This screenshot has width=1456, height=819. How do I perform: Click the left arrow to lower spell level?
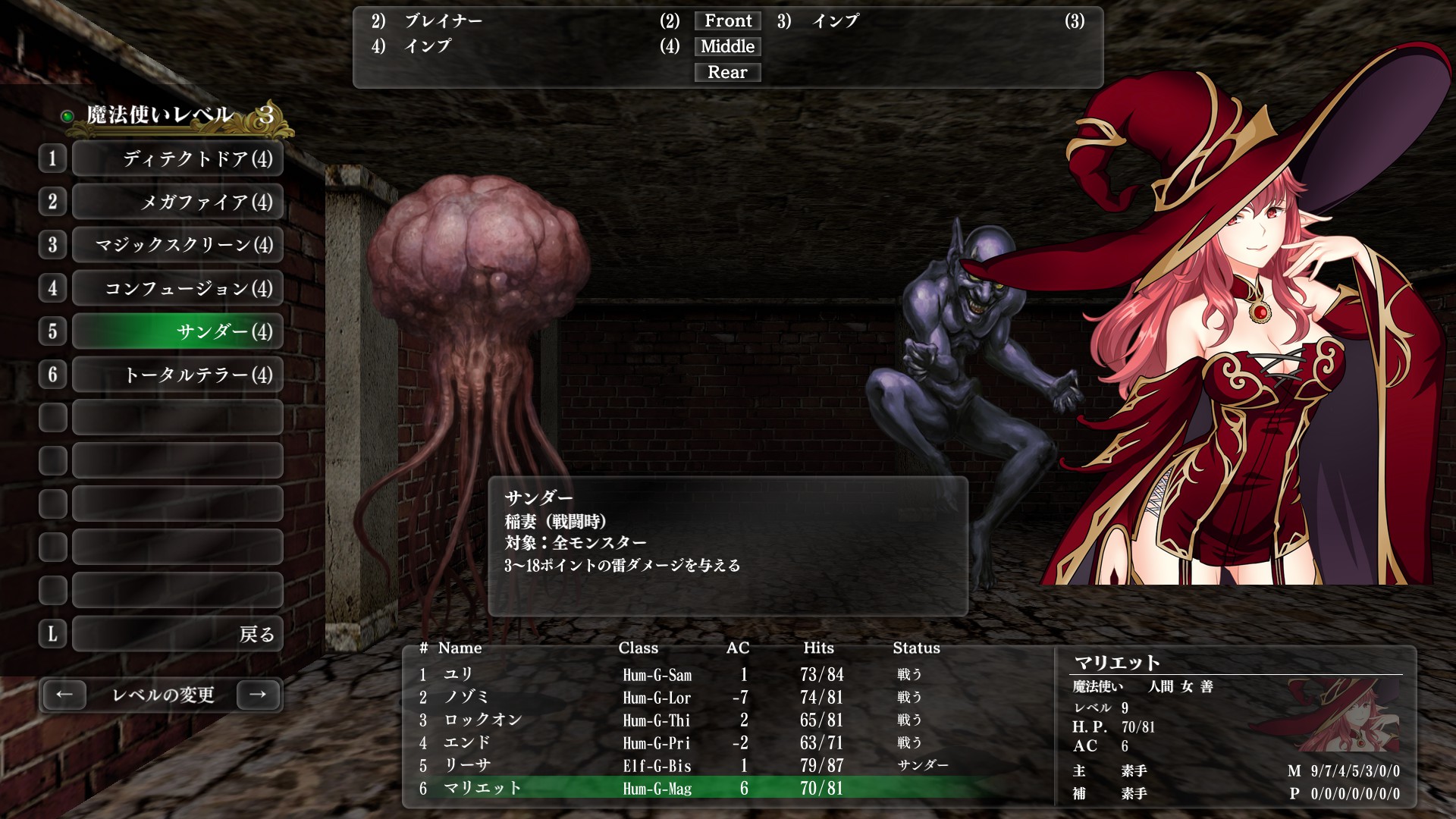(64, 695)
